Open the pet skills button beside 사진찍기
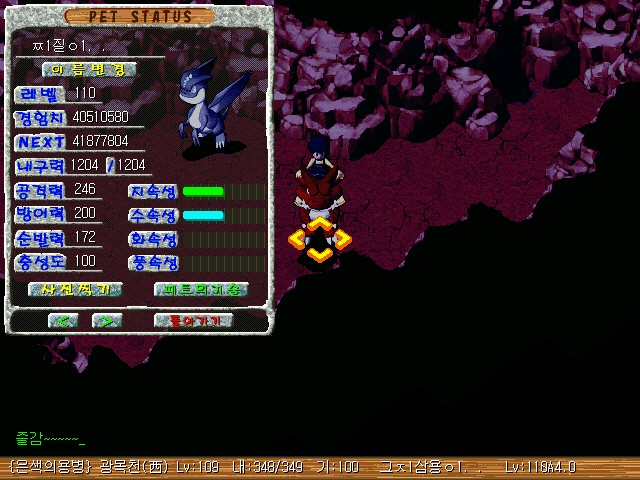The image size is (640, 480). (x=200, y=289)
